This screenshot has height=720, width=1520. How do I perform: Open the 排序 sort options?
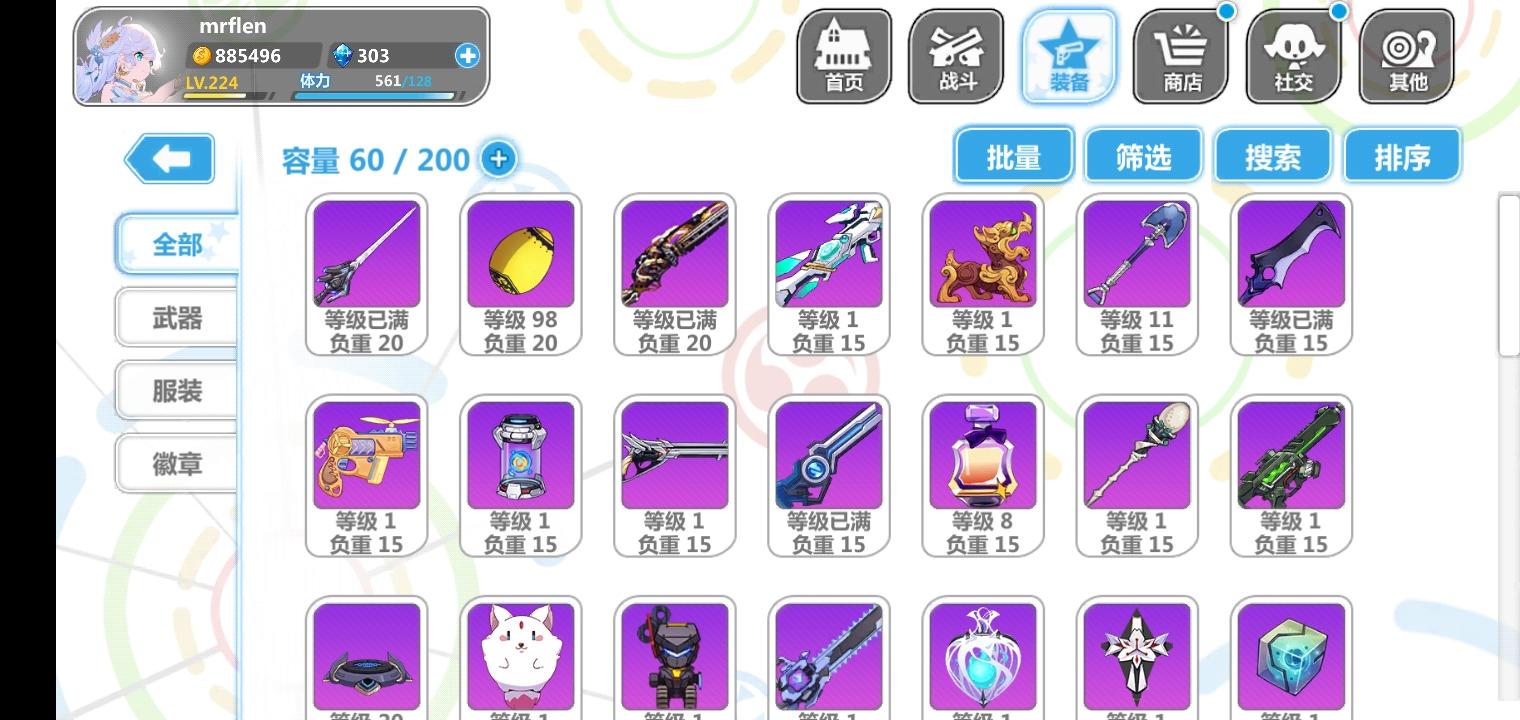(x=1402, y=155)
